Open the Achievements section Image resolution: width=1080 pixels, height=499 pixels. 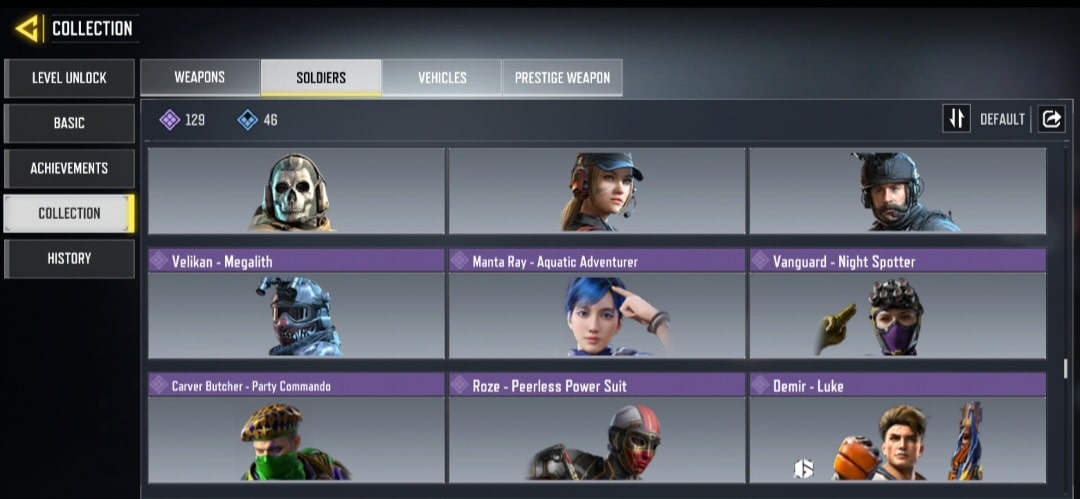[x=69, y=168]
